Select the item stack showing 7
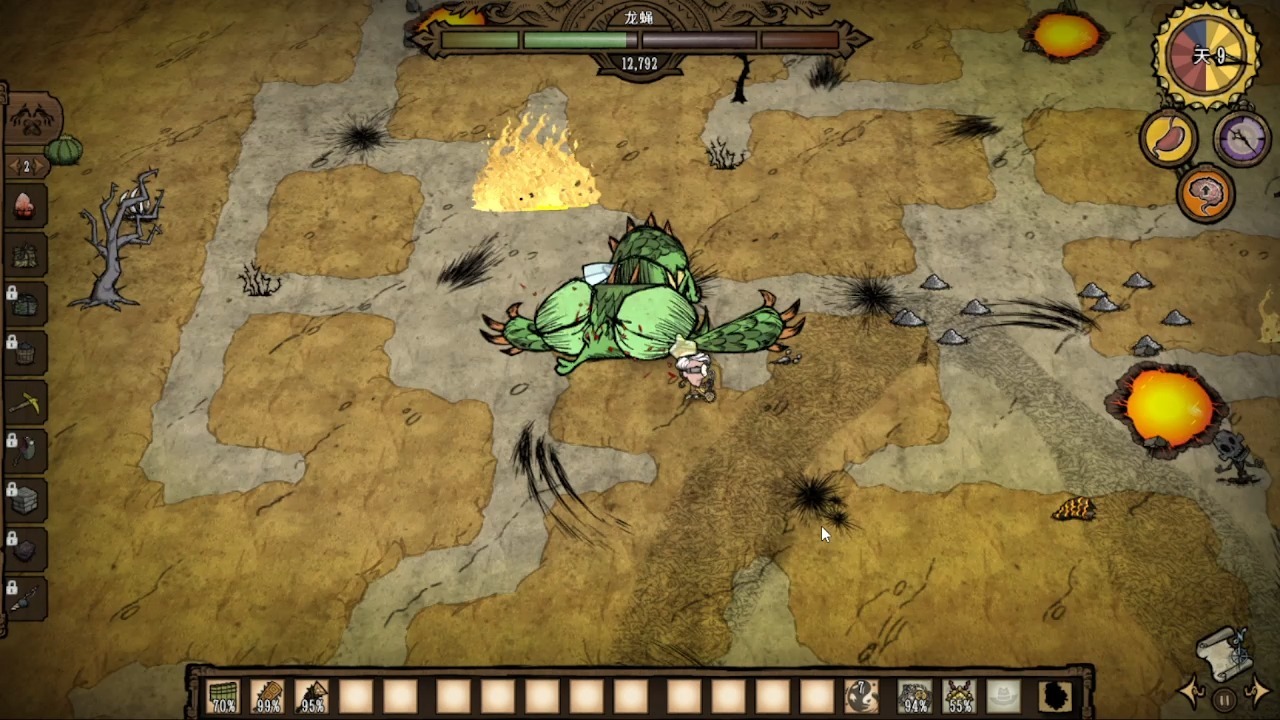This screenshot has width=1280, height=720. (x=861, y=696)
